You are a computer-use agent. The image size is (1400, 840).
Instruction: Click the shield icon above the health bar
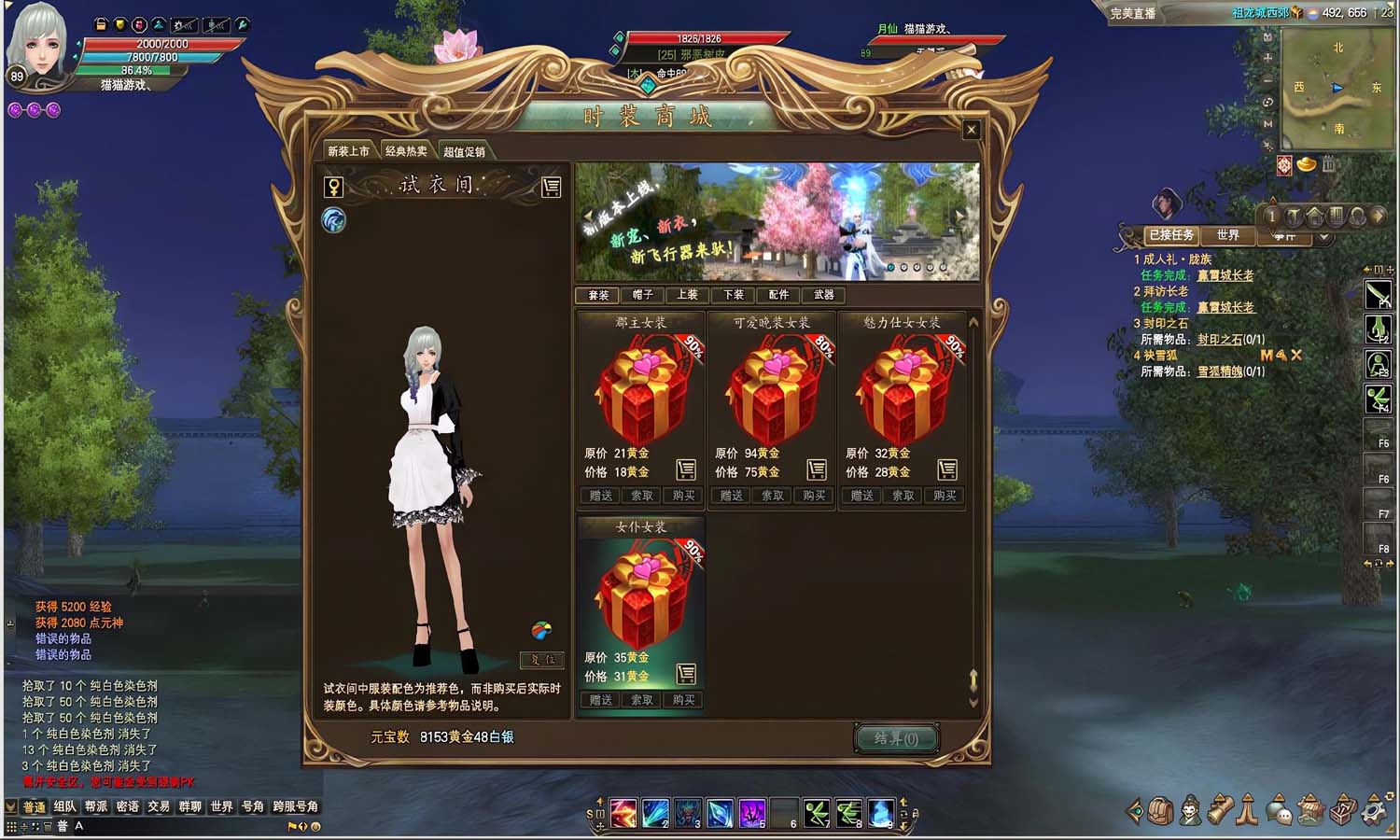119,23
